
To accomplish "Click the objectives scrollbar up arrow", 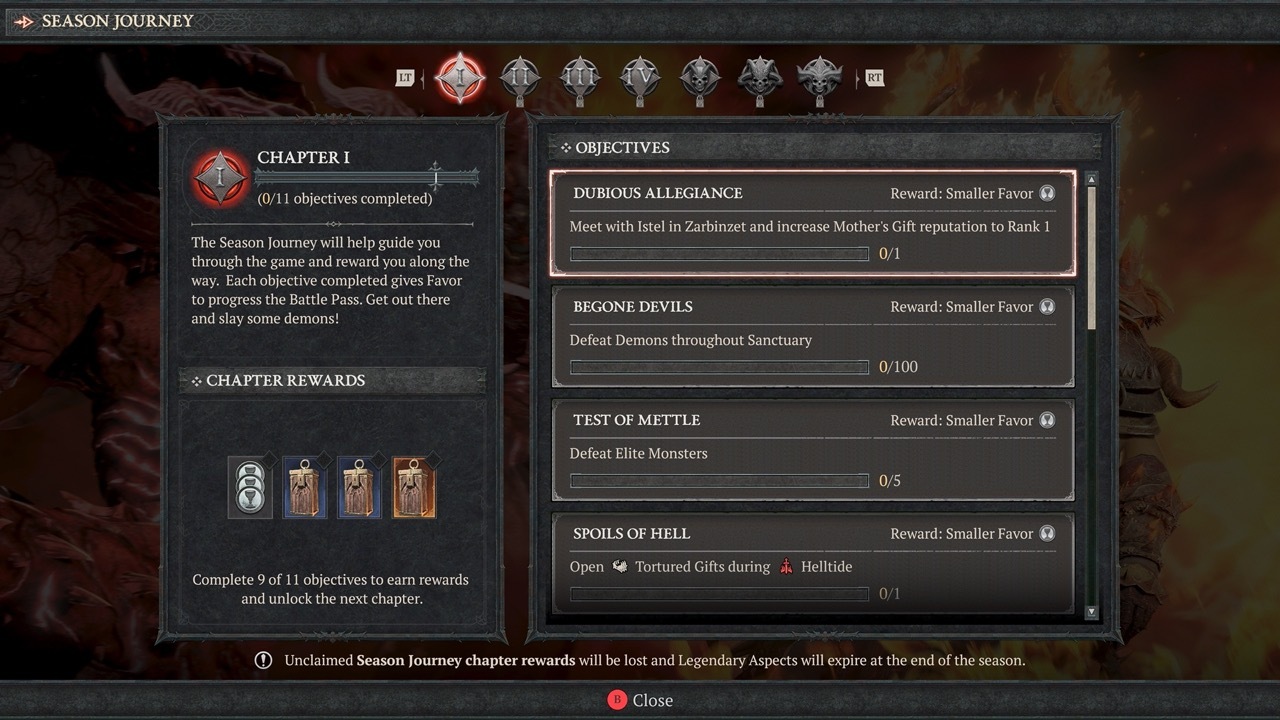I will (1091, 179).
